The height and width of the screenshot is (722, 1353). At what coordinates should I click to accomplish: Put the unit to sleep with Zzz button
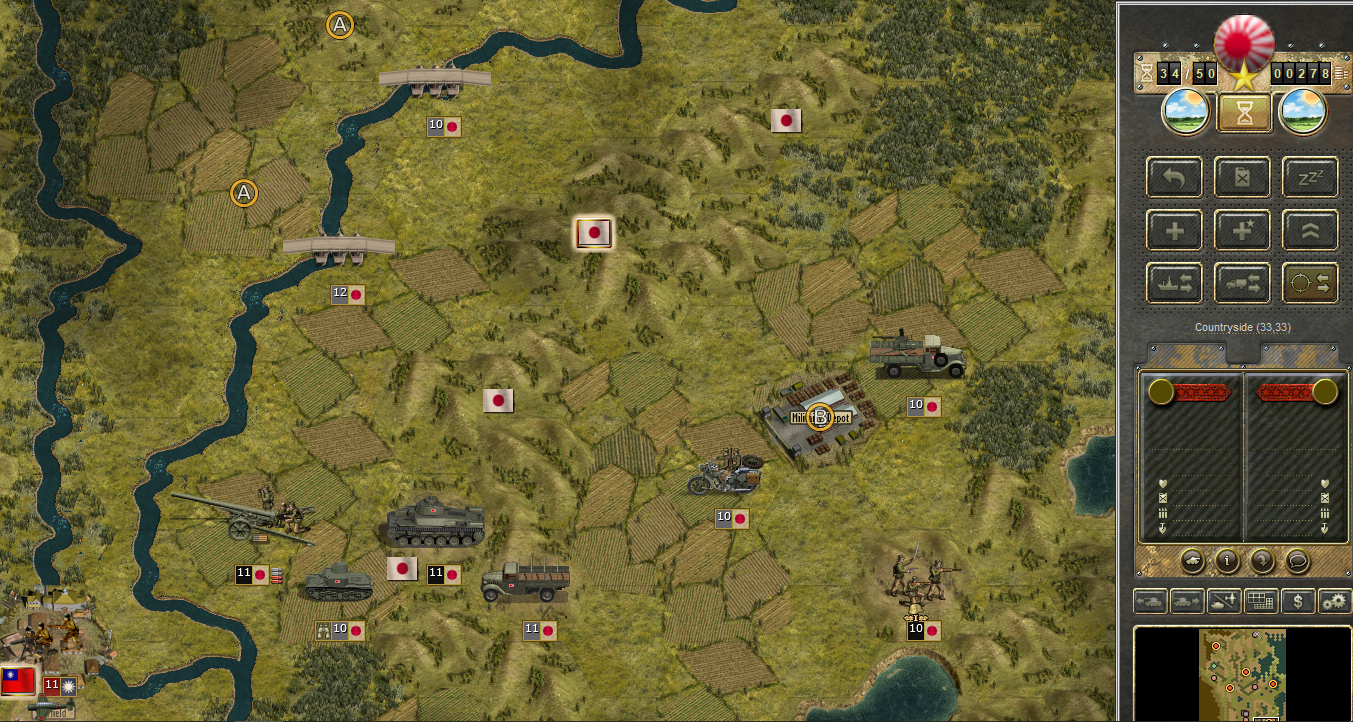1310,178
